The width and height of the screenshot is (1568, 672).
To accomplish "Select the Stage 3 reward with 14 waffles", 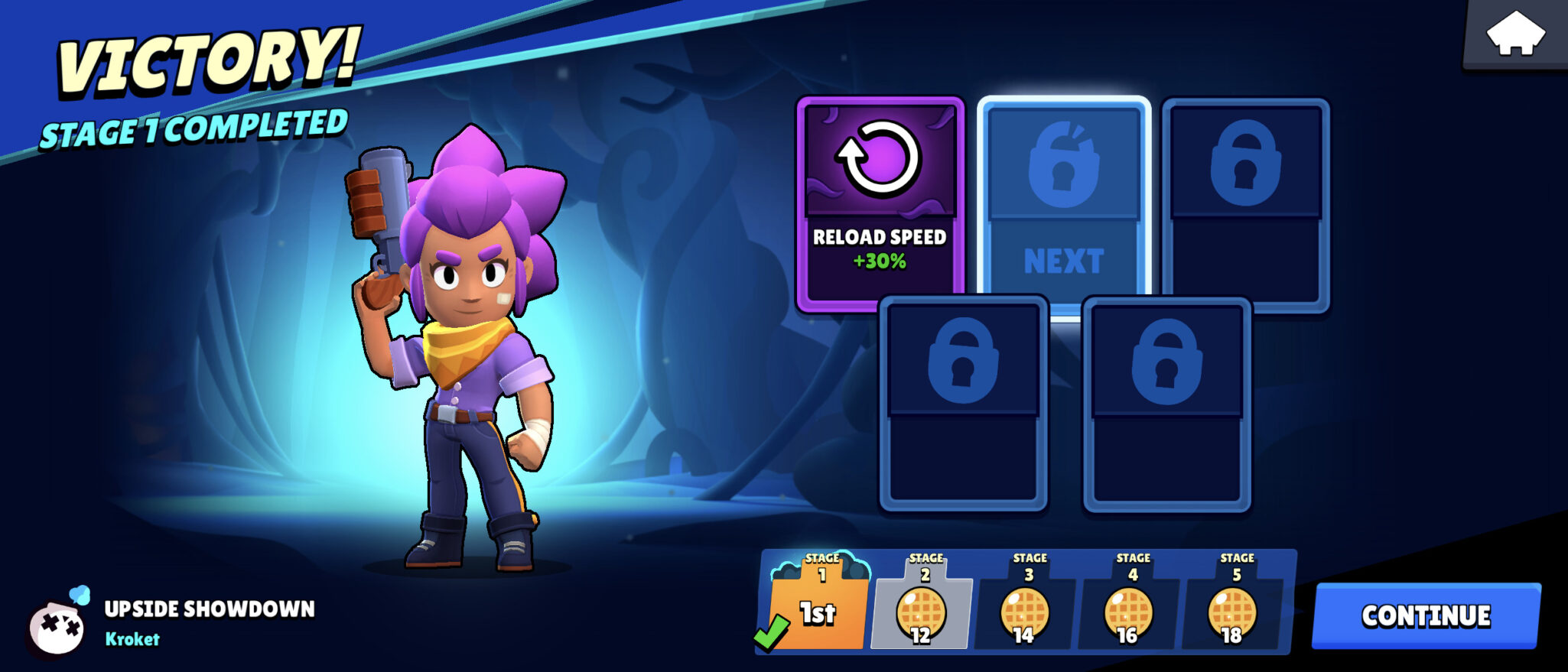I will 1025,610.
